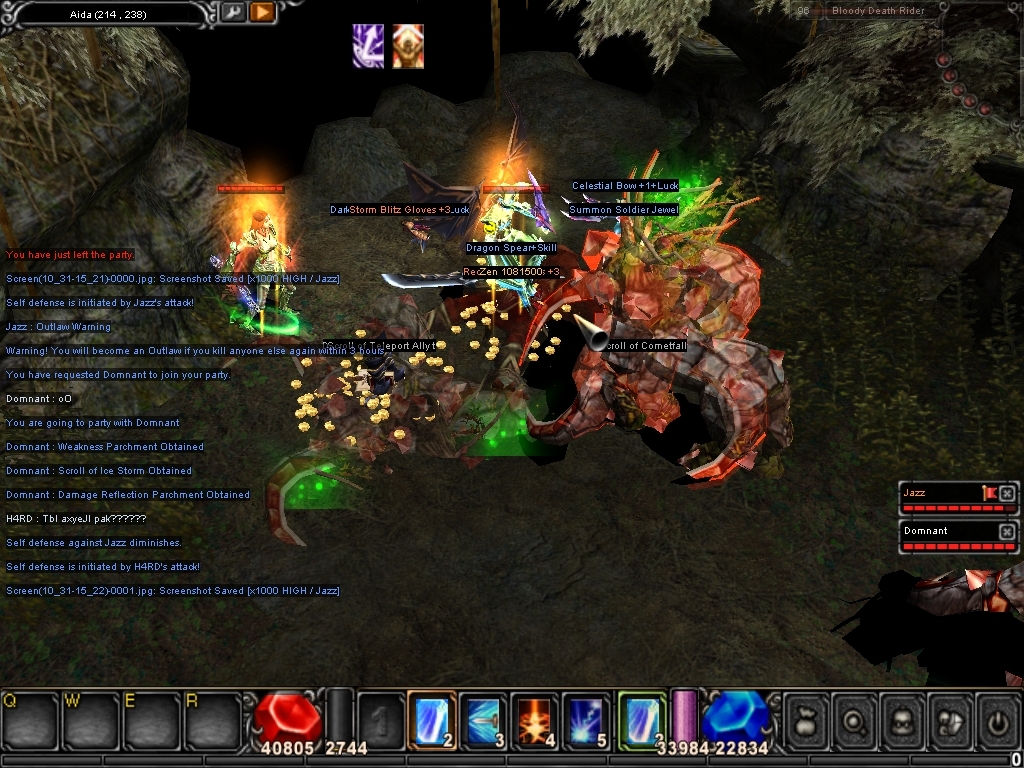Screen dimensions: 1024x768
Task: Click the power system menu button
Action: 999,719
